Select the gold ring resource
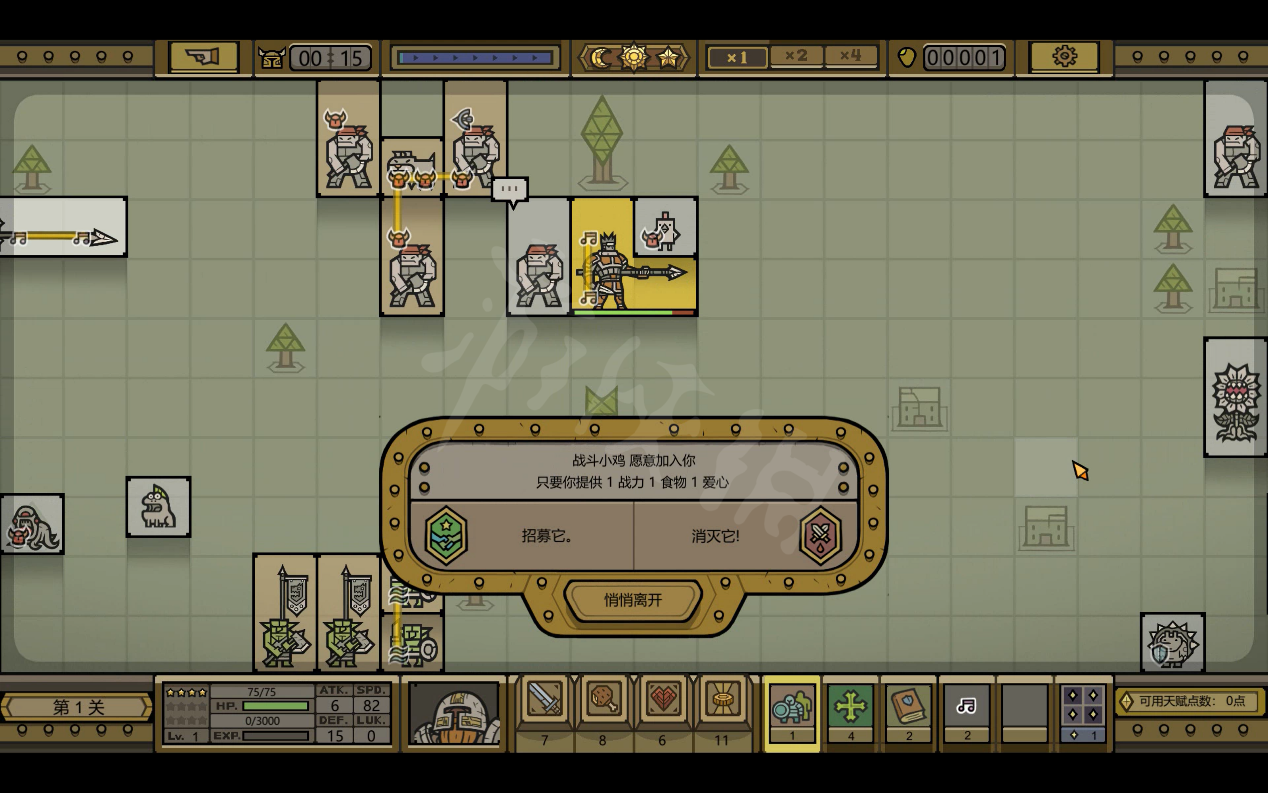 722,704
